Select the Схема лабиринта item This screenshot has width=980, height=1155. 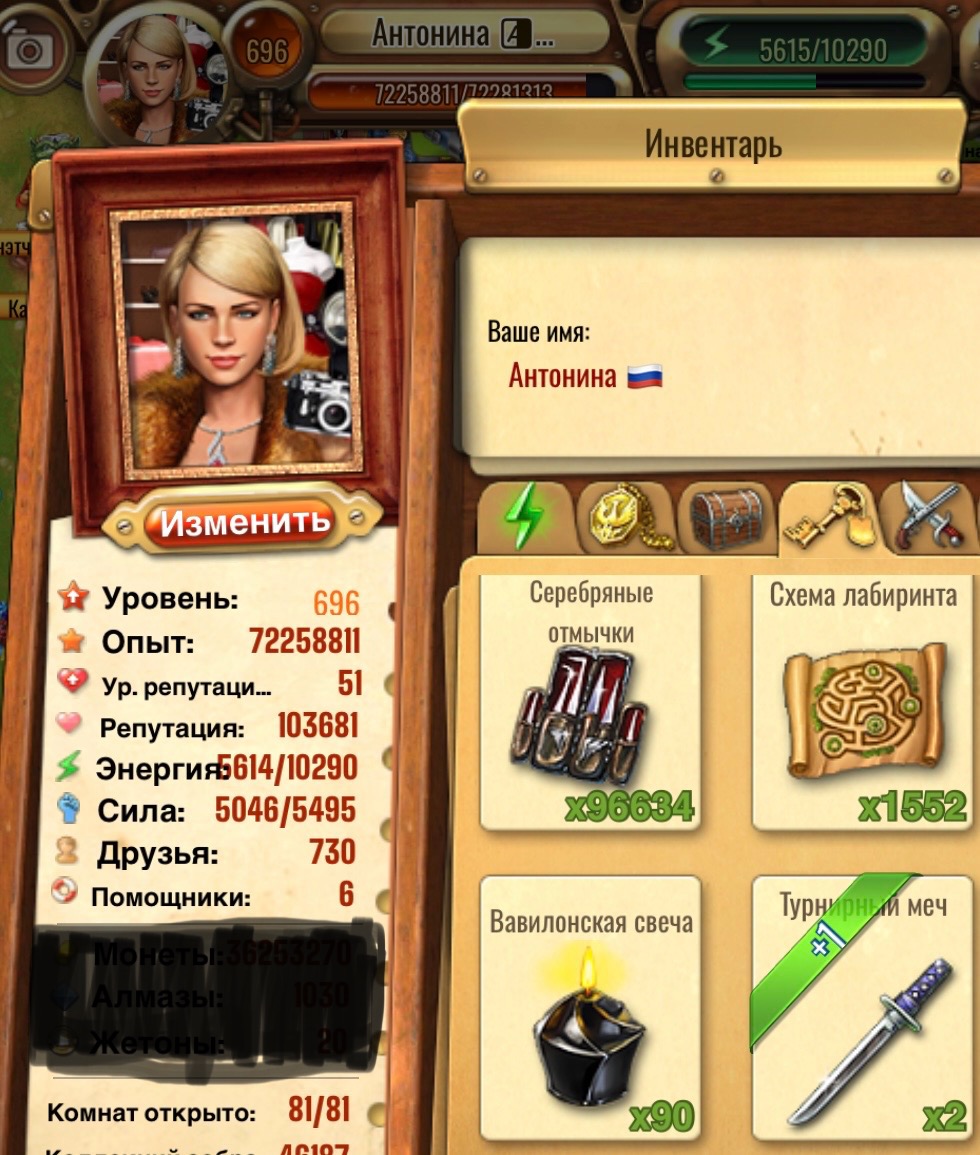point(864,703)
